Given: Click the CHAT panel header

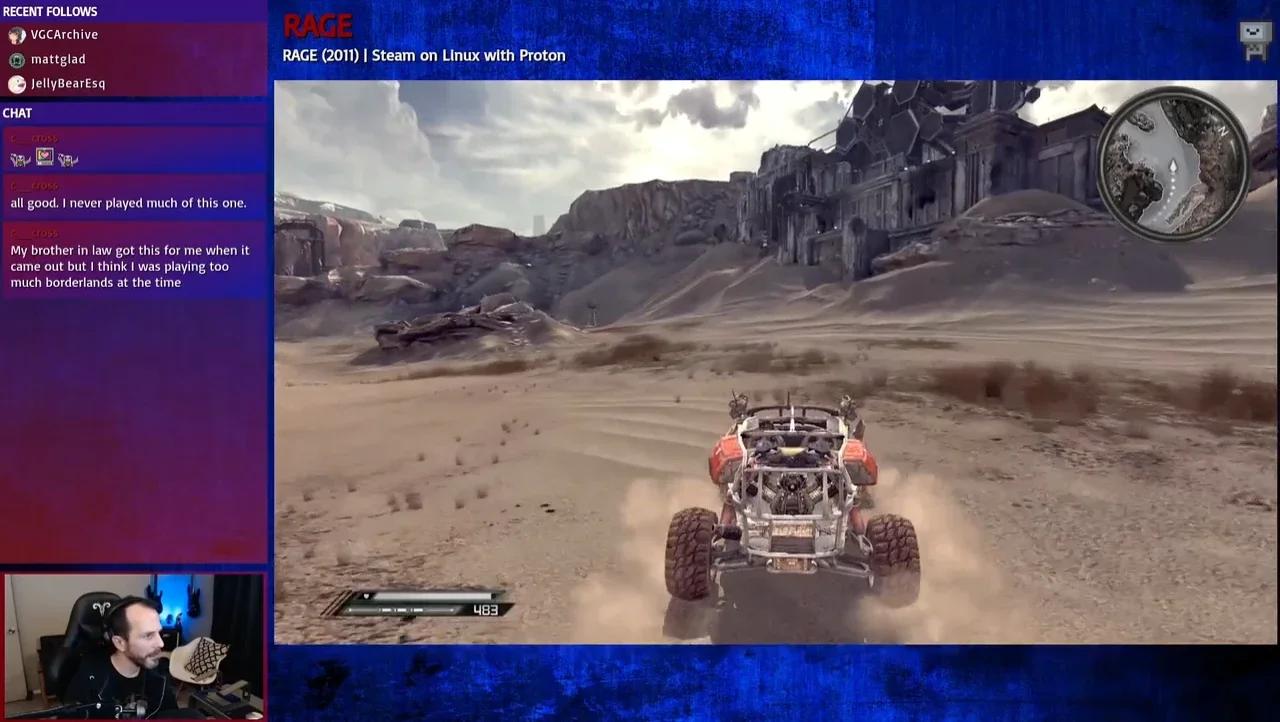Looking at the screenshot, I should (x=17, y=113).
